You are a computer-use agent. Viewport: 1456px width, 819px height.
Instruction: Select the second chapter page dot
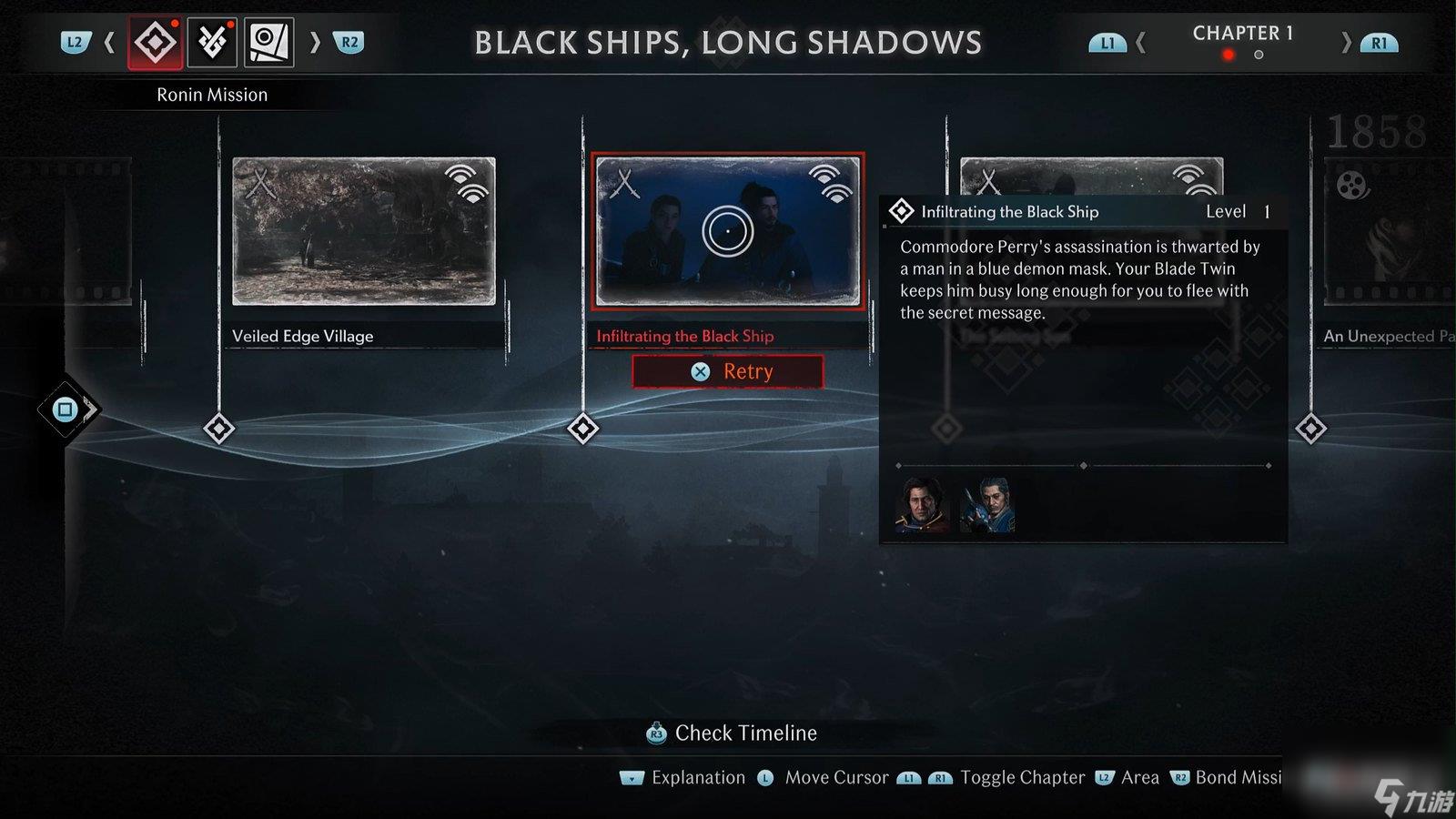[x=1259, y=55]
